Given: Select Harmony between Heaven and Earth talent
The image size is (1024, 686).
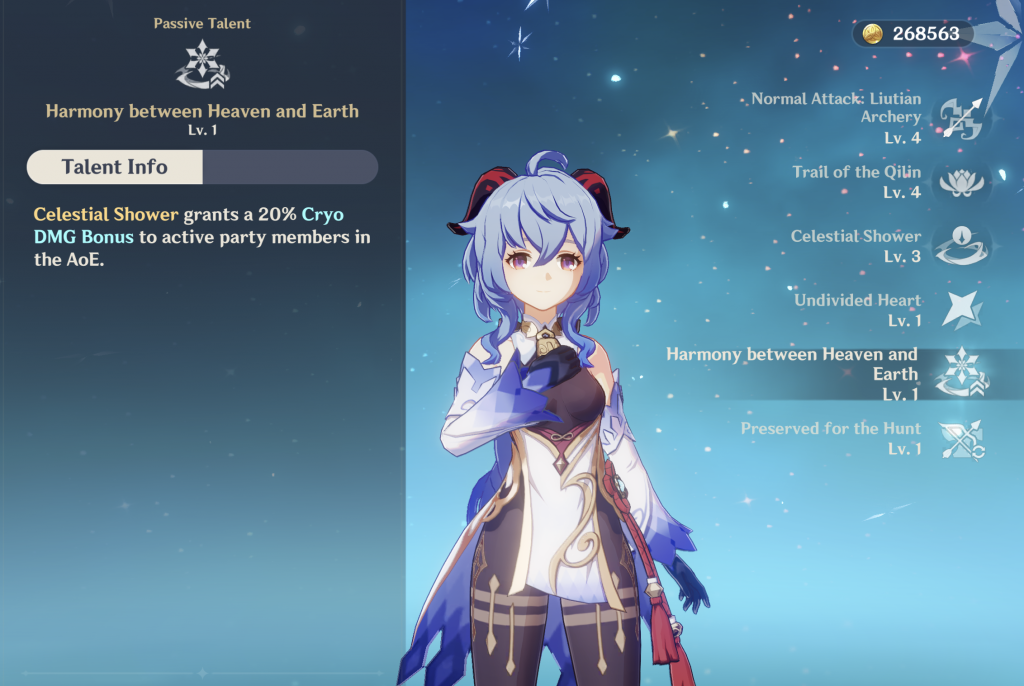Looking at the screenshot, I should (960, 374).
